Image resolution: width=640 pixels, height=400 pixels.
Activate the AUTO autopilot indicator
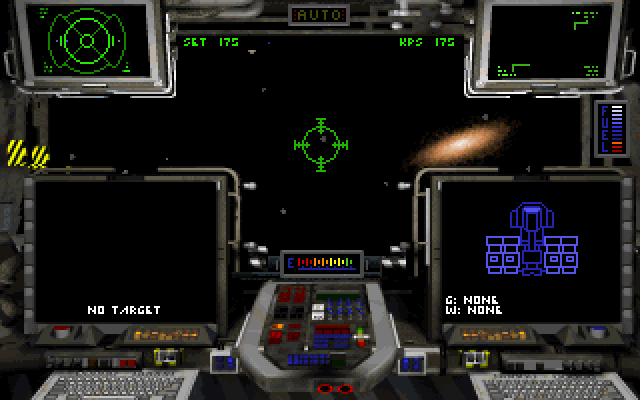coord(320,15)
